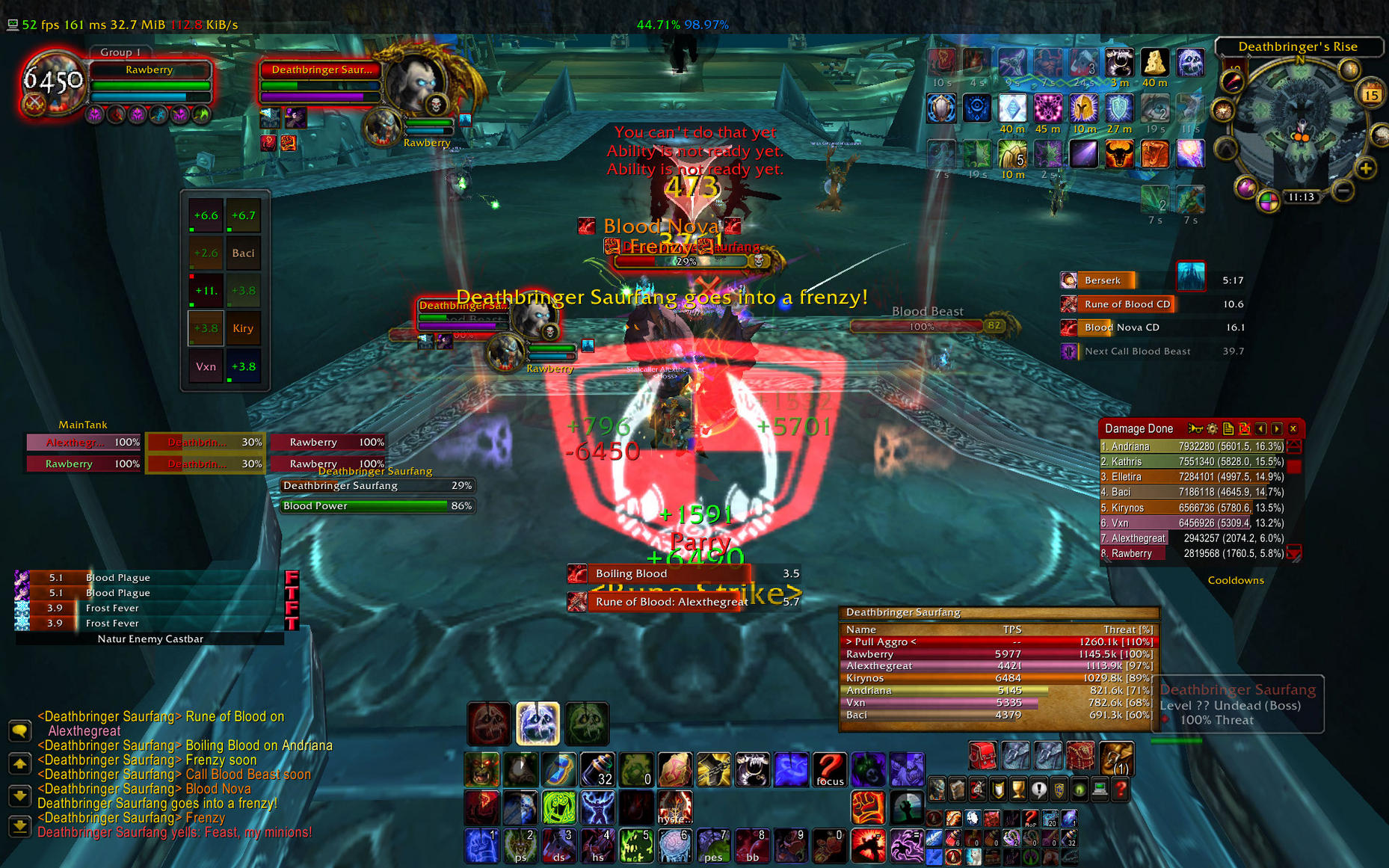The width and height of the screenshot is (1389, 868).
Task: Open the calendar button showing 15
Action: pyautogui.click(x=1371, y=95)
